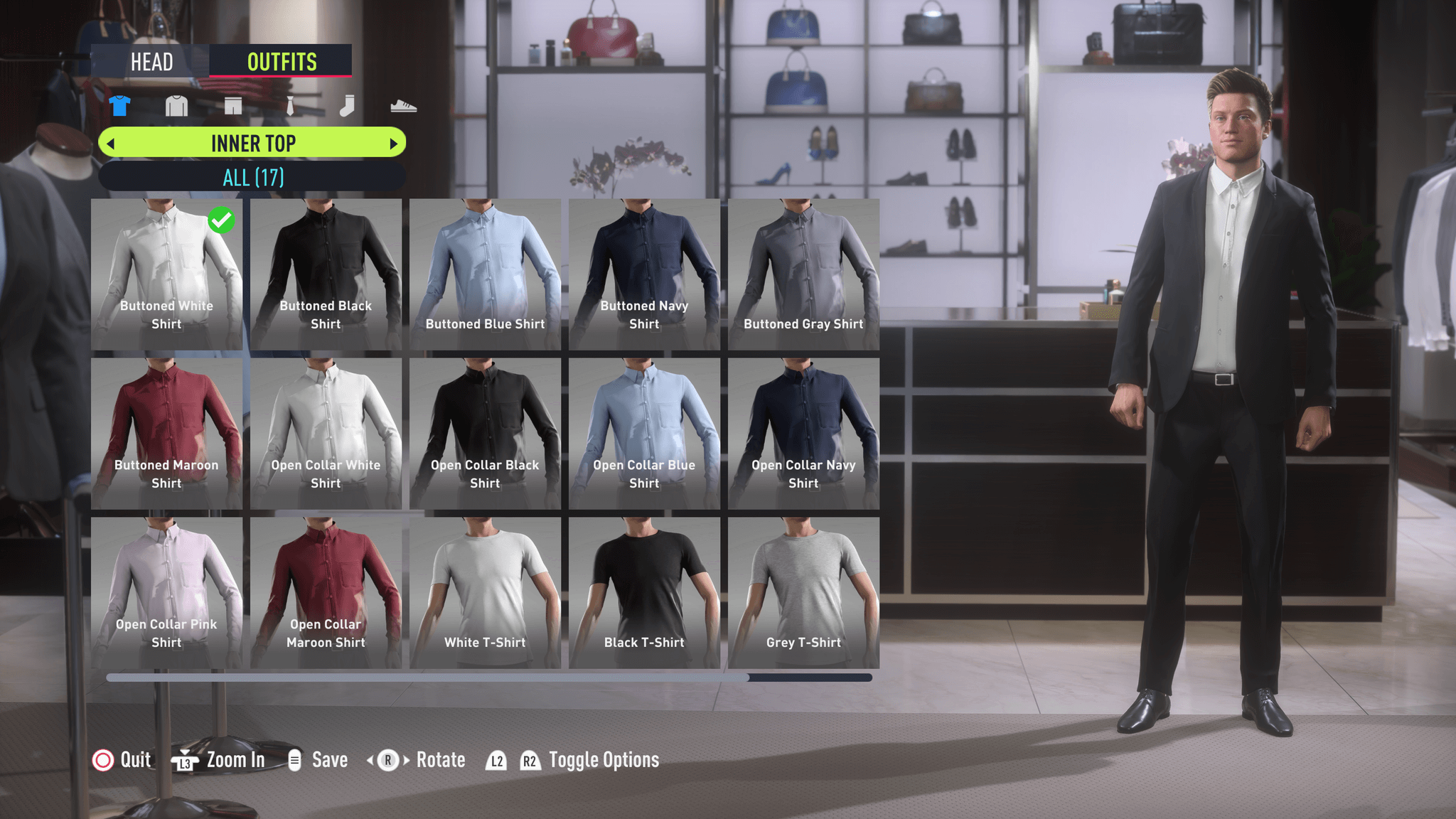
Task: Open the socks category icon
Action: pos(347,105)
